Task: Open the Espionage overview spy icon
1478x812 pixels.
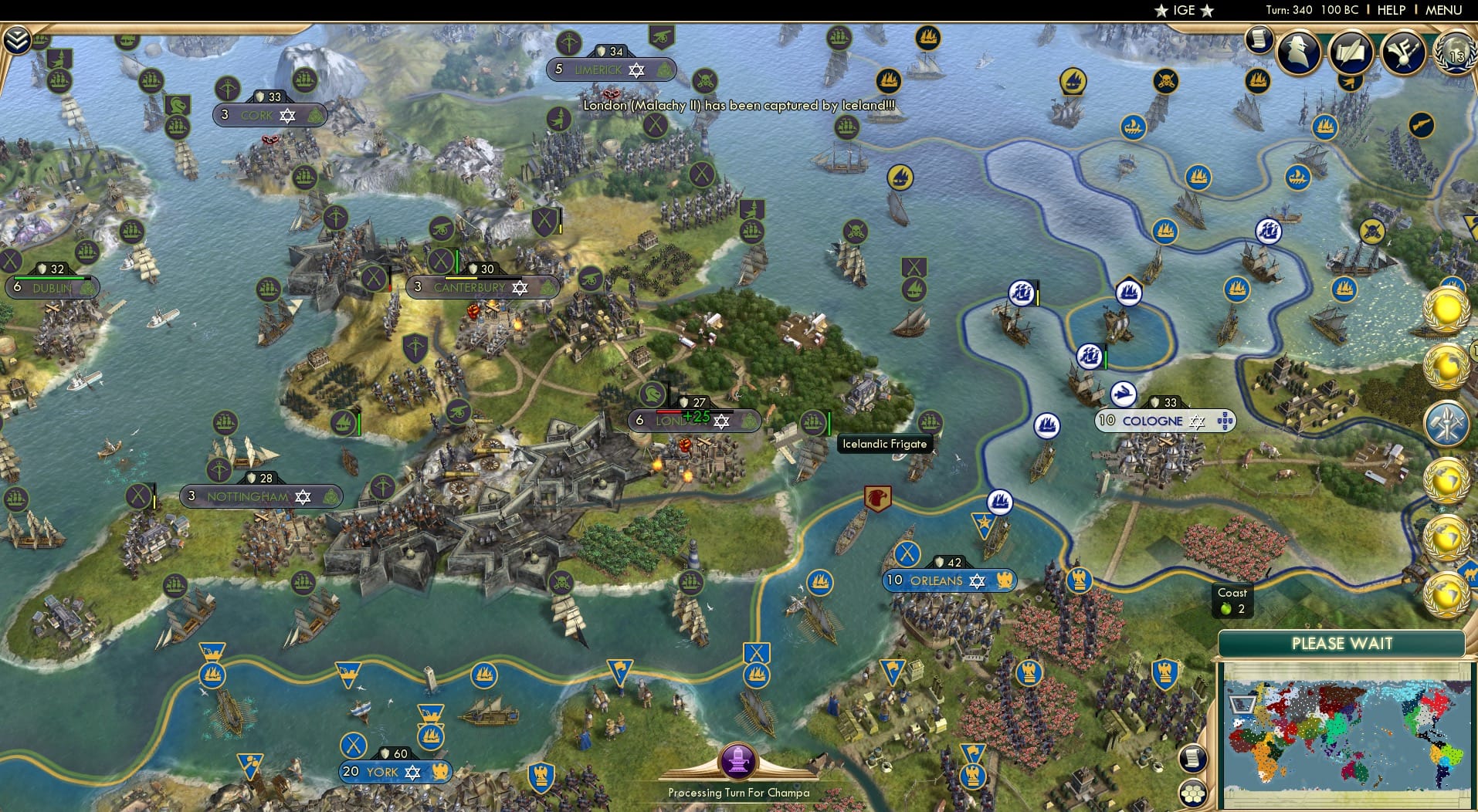Action: [x=1298, y=52]
